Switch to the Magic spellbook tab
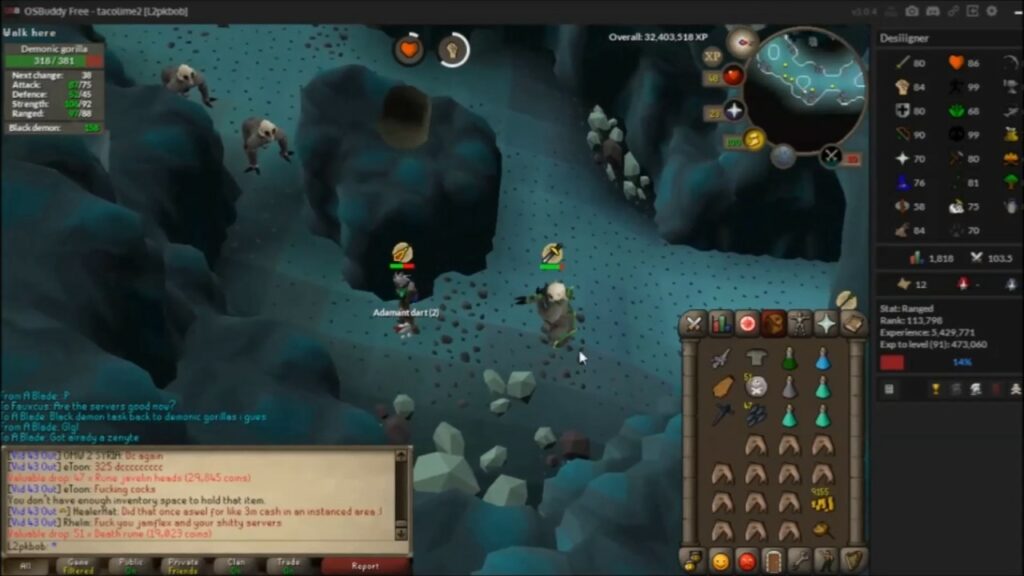This screenshot has height=576, width=1024. [x=852, y=324]
